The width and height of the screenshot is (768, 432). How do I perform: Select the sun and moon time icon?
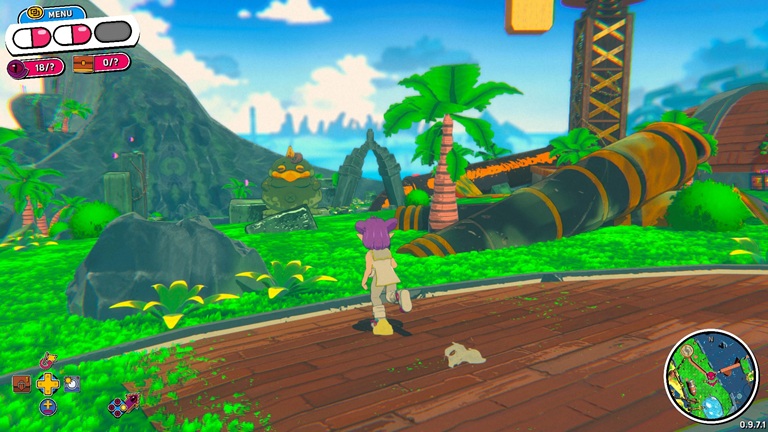[72, 383]
